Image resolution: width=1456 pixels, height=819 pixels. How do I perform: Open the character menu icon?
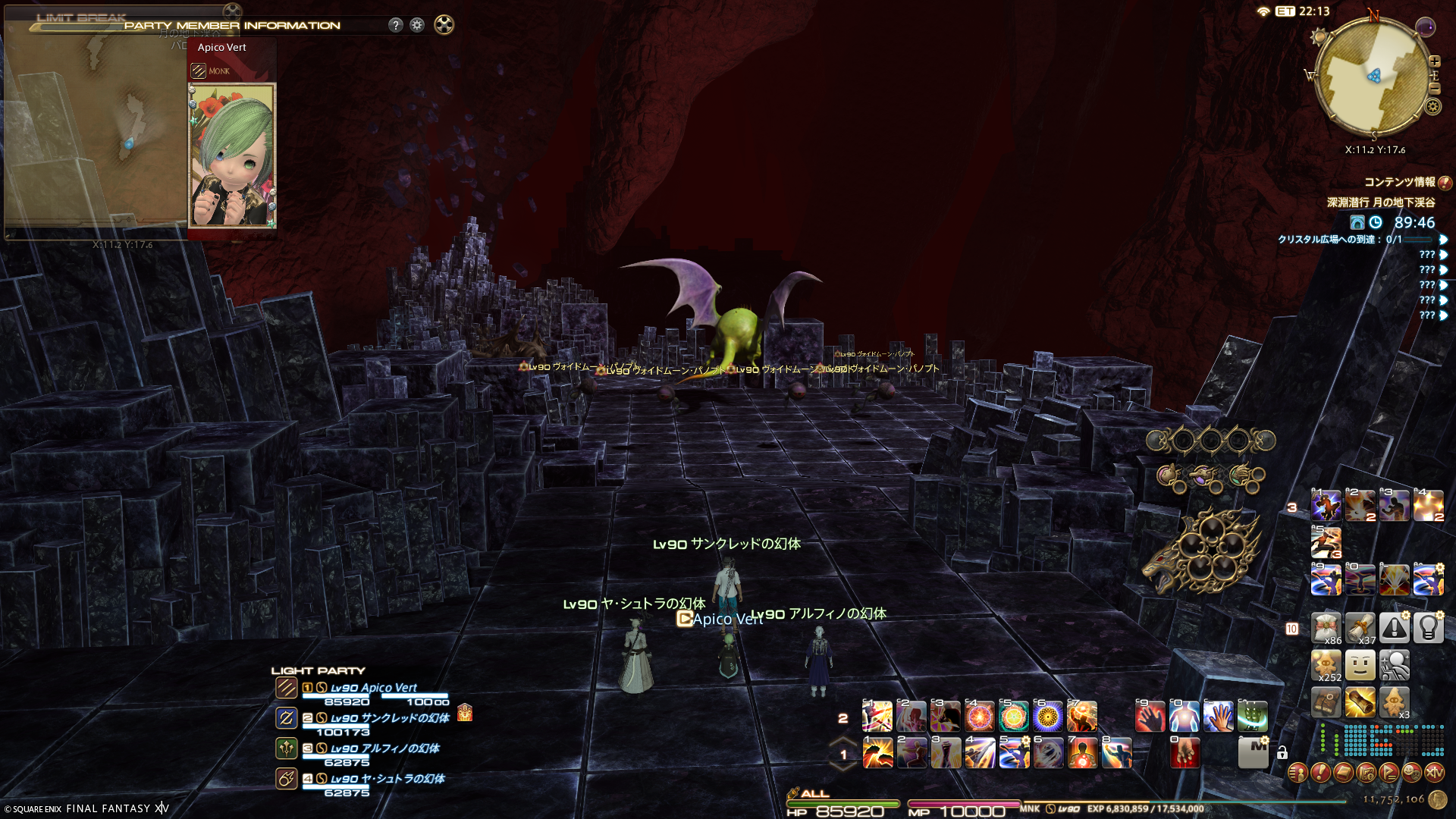1298,773
